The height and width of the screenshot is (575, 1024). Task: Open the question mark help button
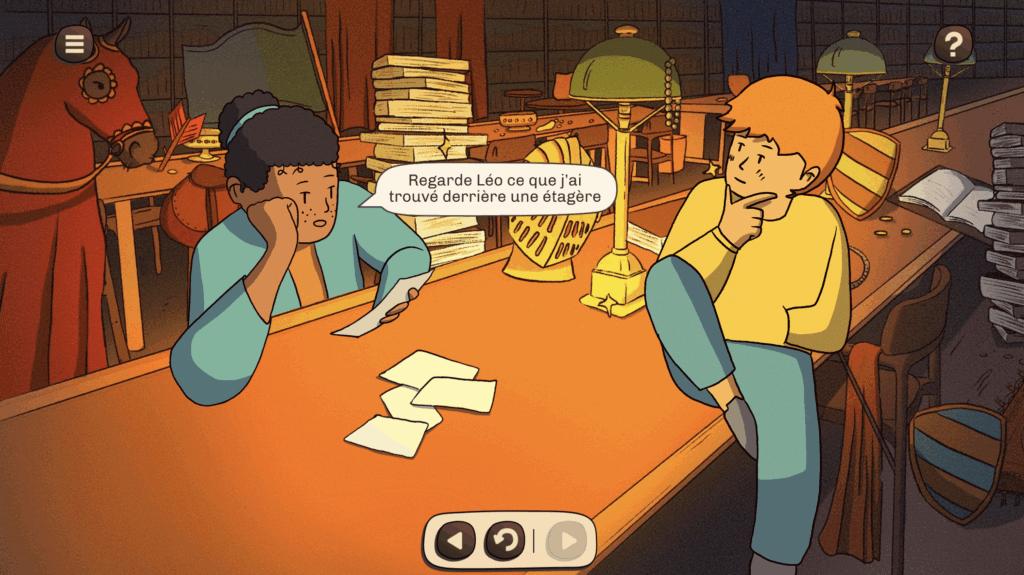(x=953, y=44)
